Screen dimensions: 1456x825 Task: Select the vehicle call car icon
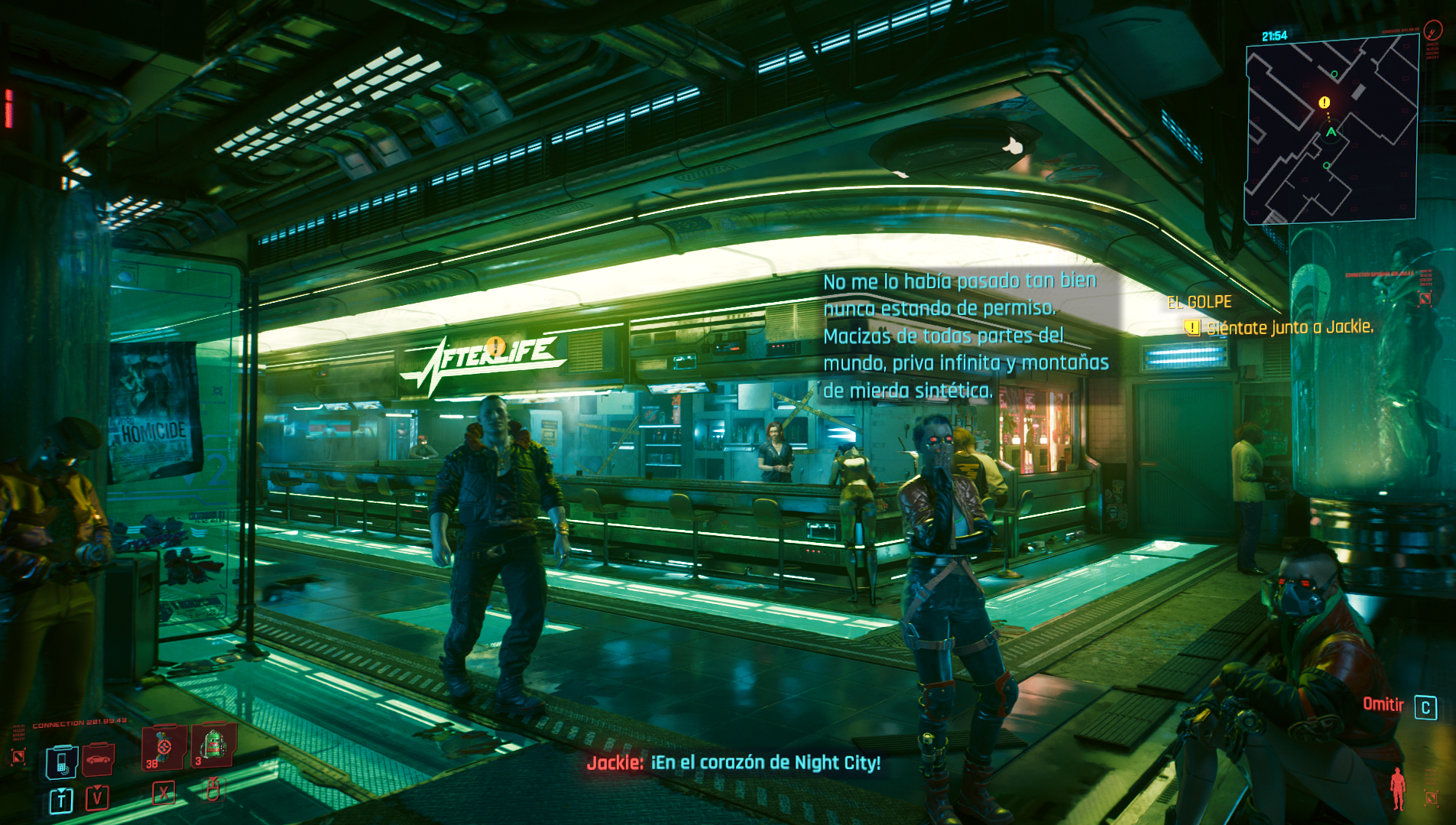pyautogui.click(x=99, y=758)
